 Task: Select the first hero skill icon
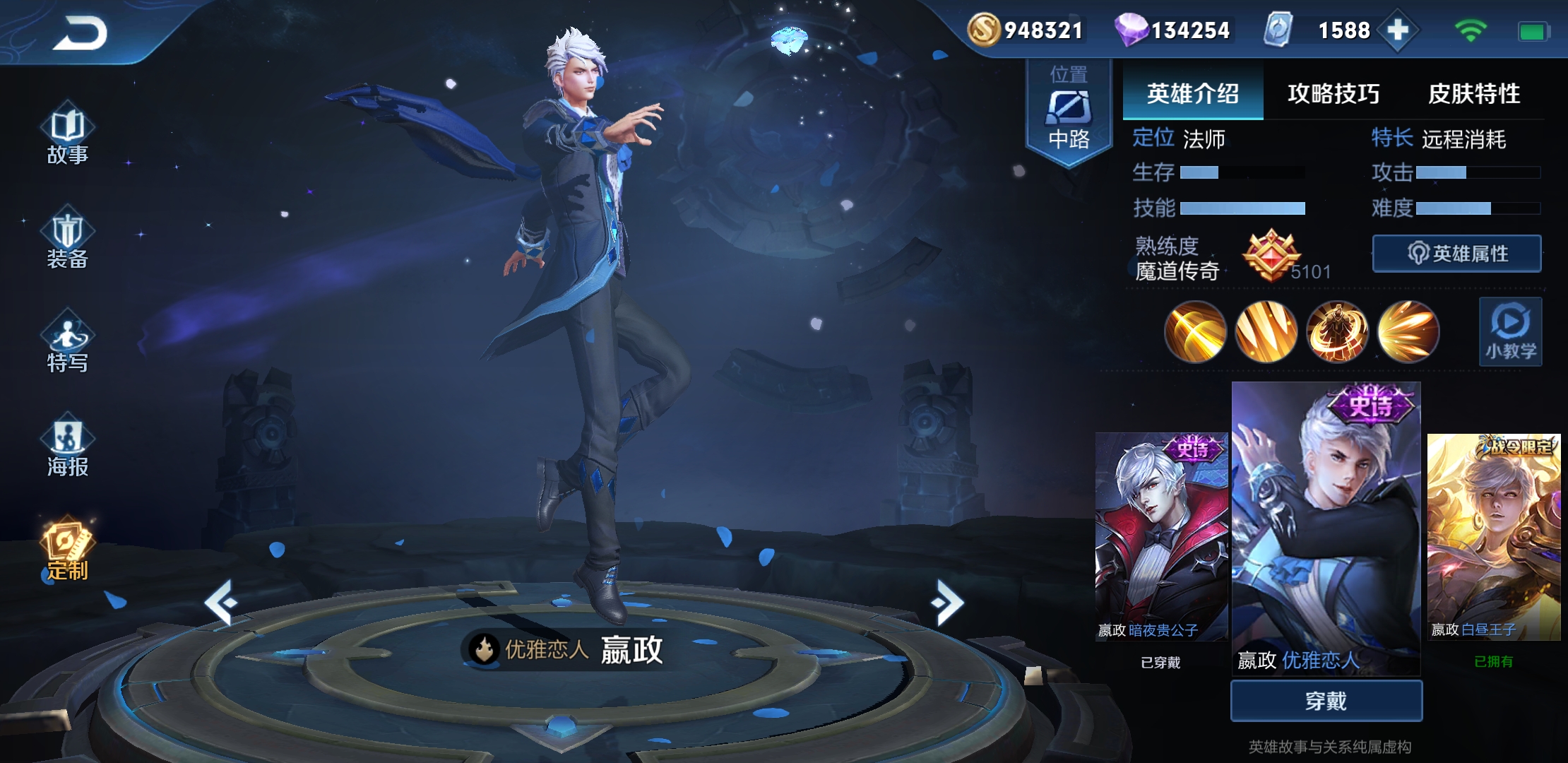[x=1194, y=332]
